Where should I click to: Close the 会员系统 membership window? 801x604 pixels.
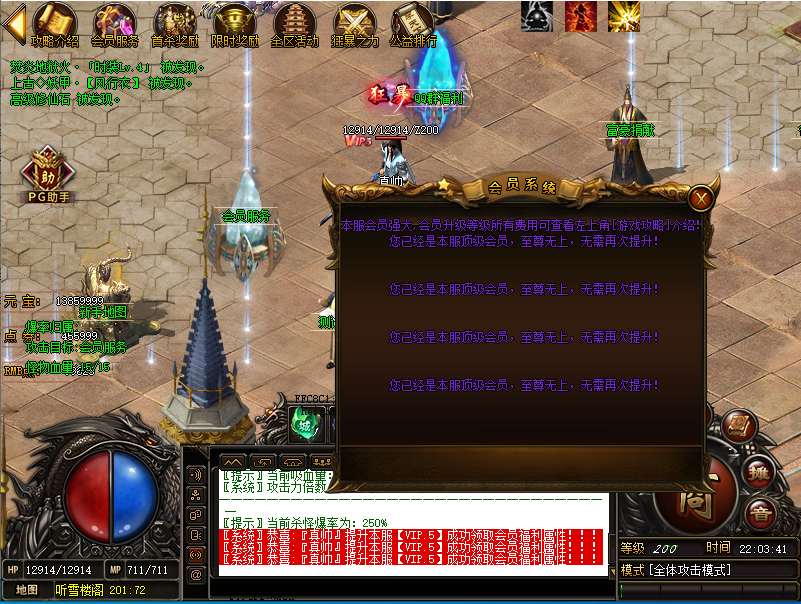pos(702,197)
